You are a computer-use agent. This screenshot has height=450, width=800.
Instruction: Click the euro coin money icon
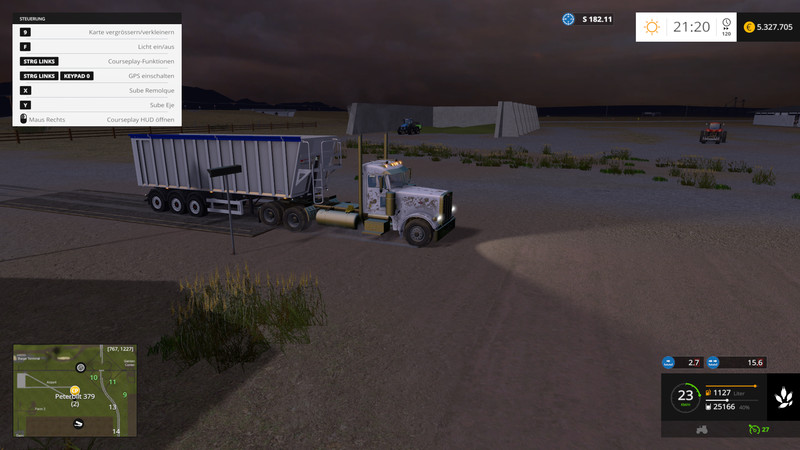click(749, 27)
